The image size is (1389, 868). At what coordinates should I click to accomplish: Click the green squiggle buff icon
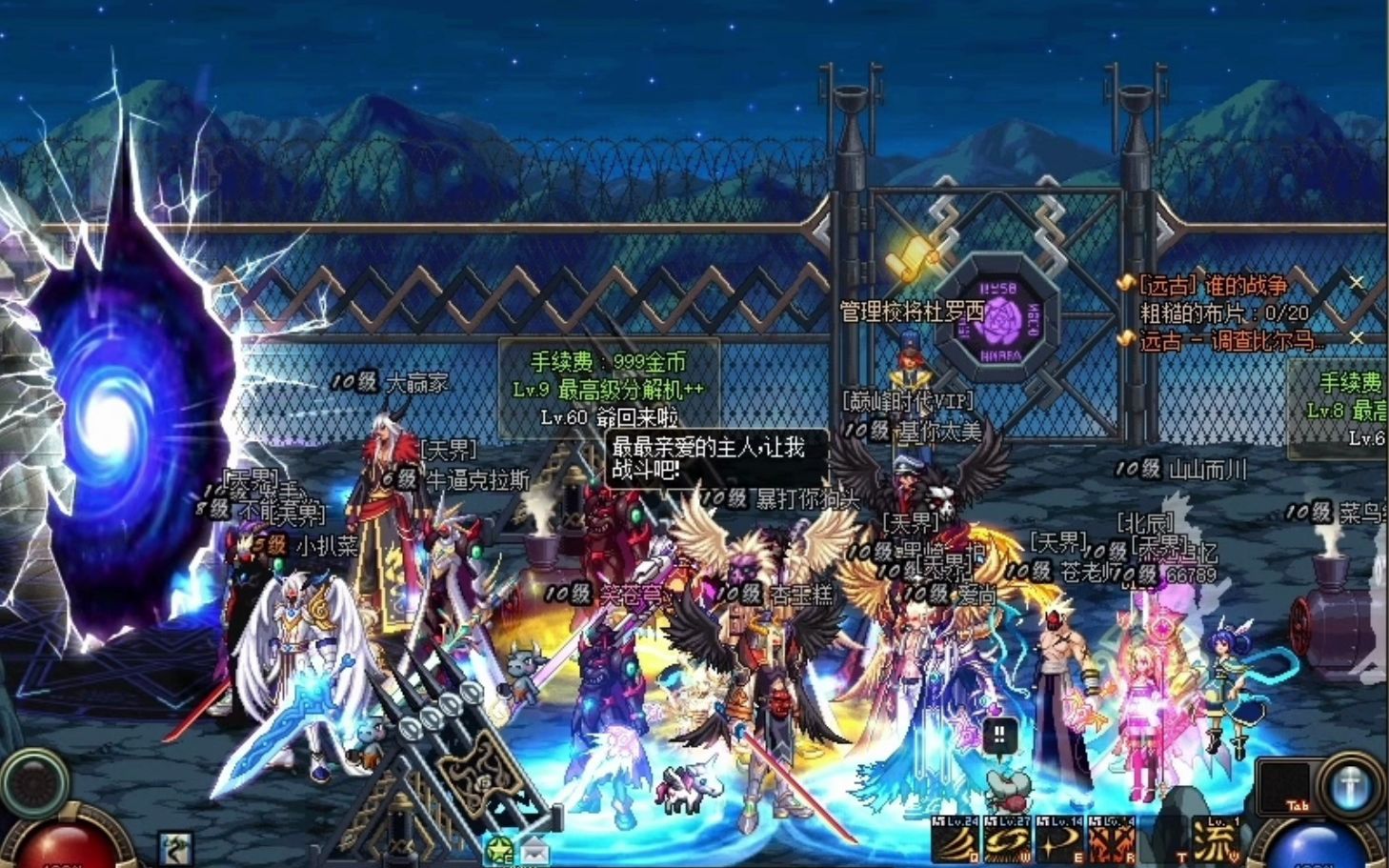[175, 848]
